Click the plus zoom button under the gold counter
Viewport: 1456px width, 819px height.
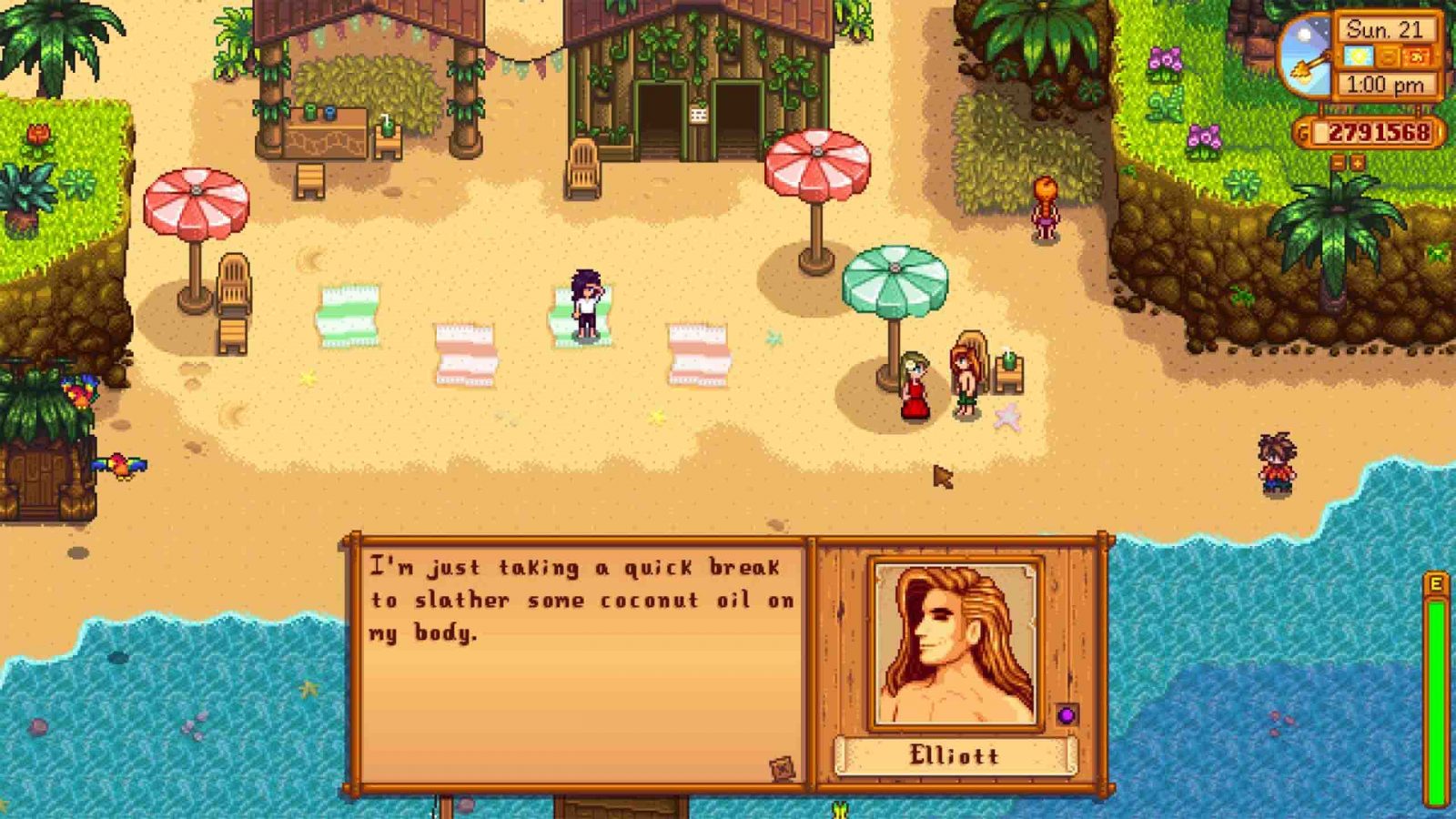pos(1358,162)
